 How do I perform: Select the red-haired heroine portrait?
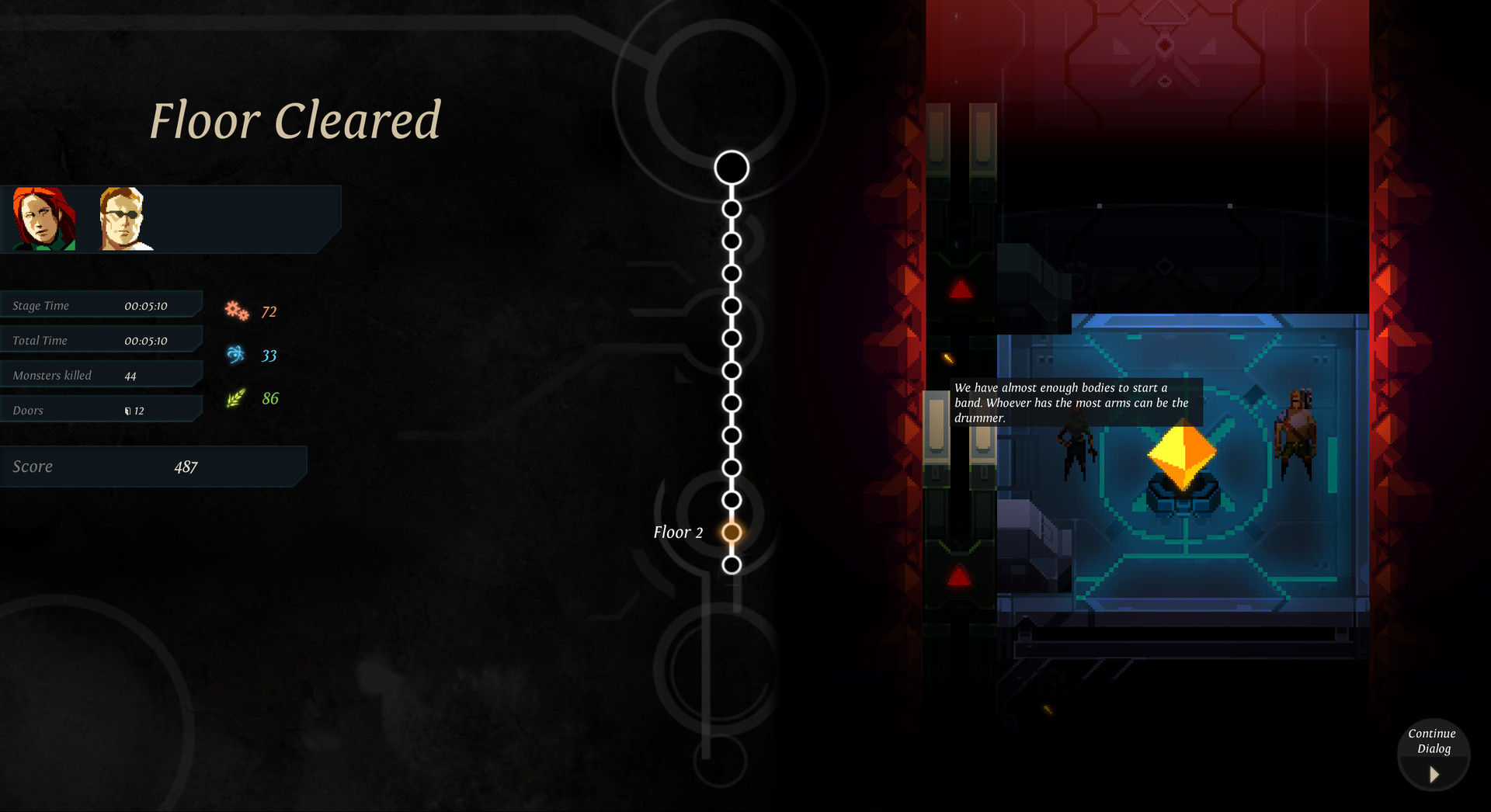coord(44,219)
